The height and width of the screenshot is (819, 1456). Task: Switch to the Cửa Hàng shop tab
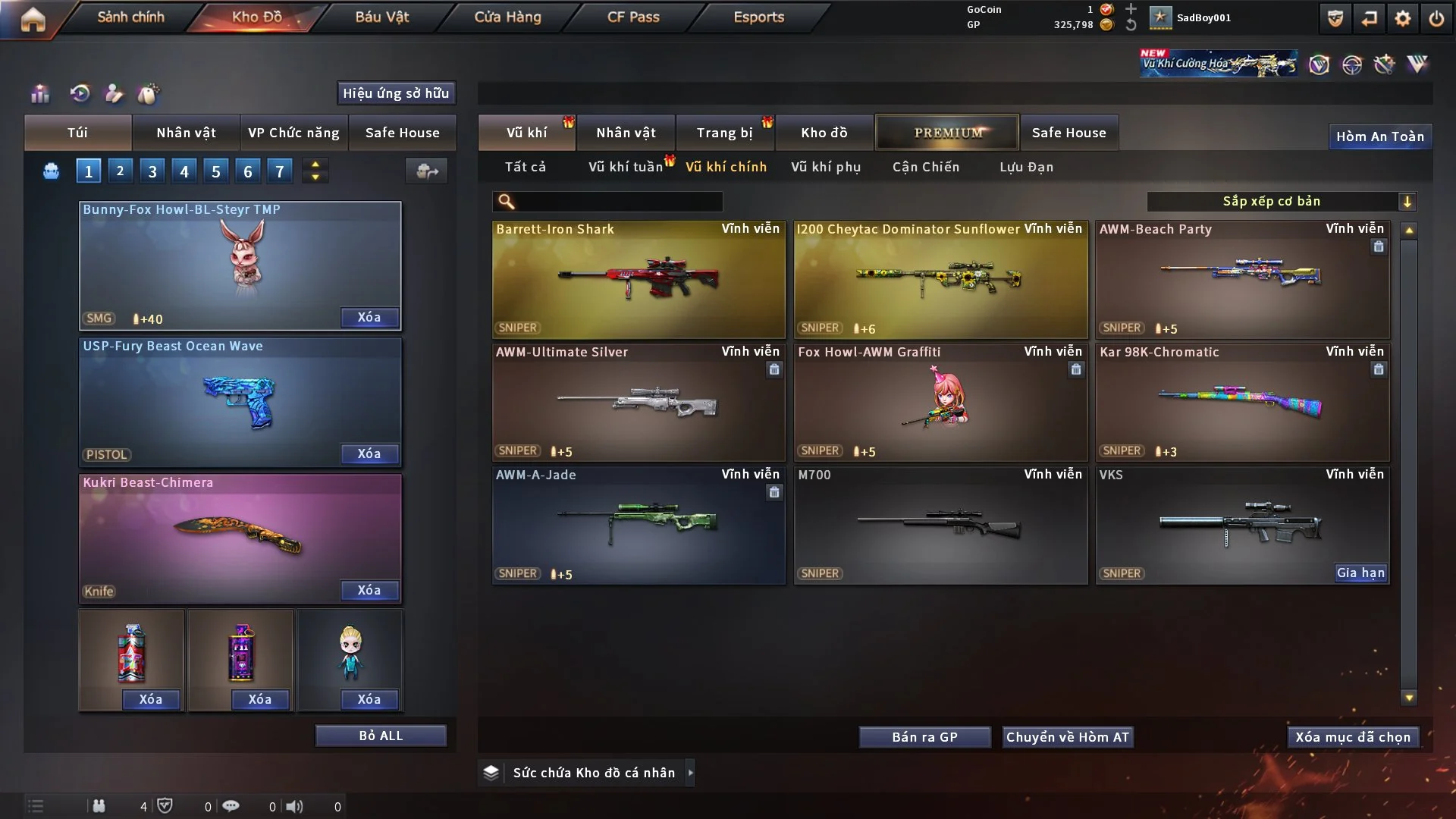pyautogui.click(x=507, y=17)
